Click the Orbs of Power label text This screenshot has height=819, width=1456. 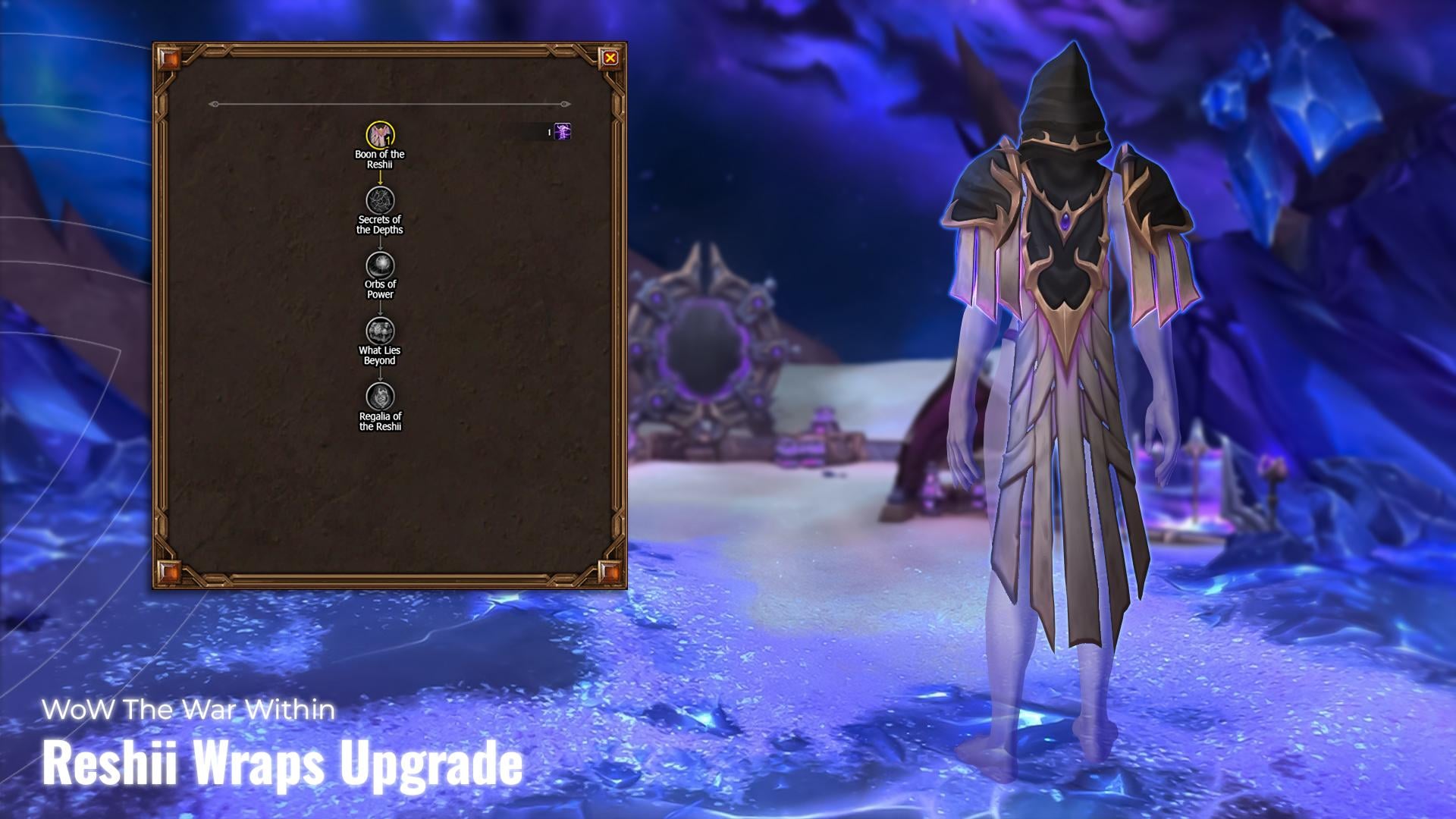point(380,290)
